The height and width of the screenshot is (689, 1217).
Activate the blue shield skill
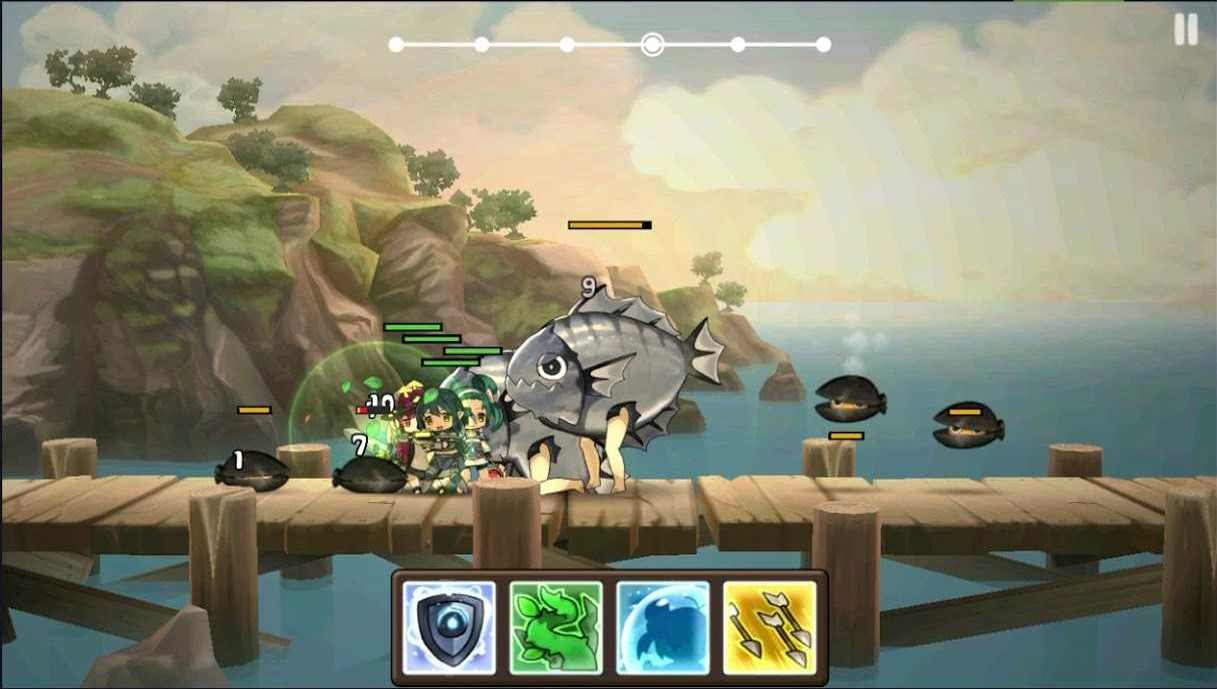click(x=449, y=627)
